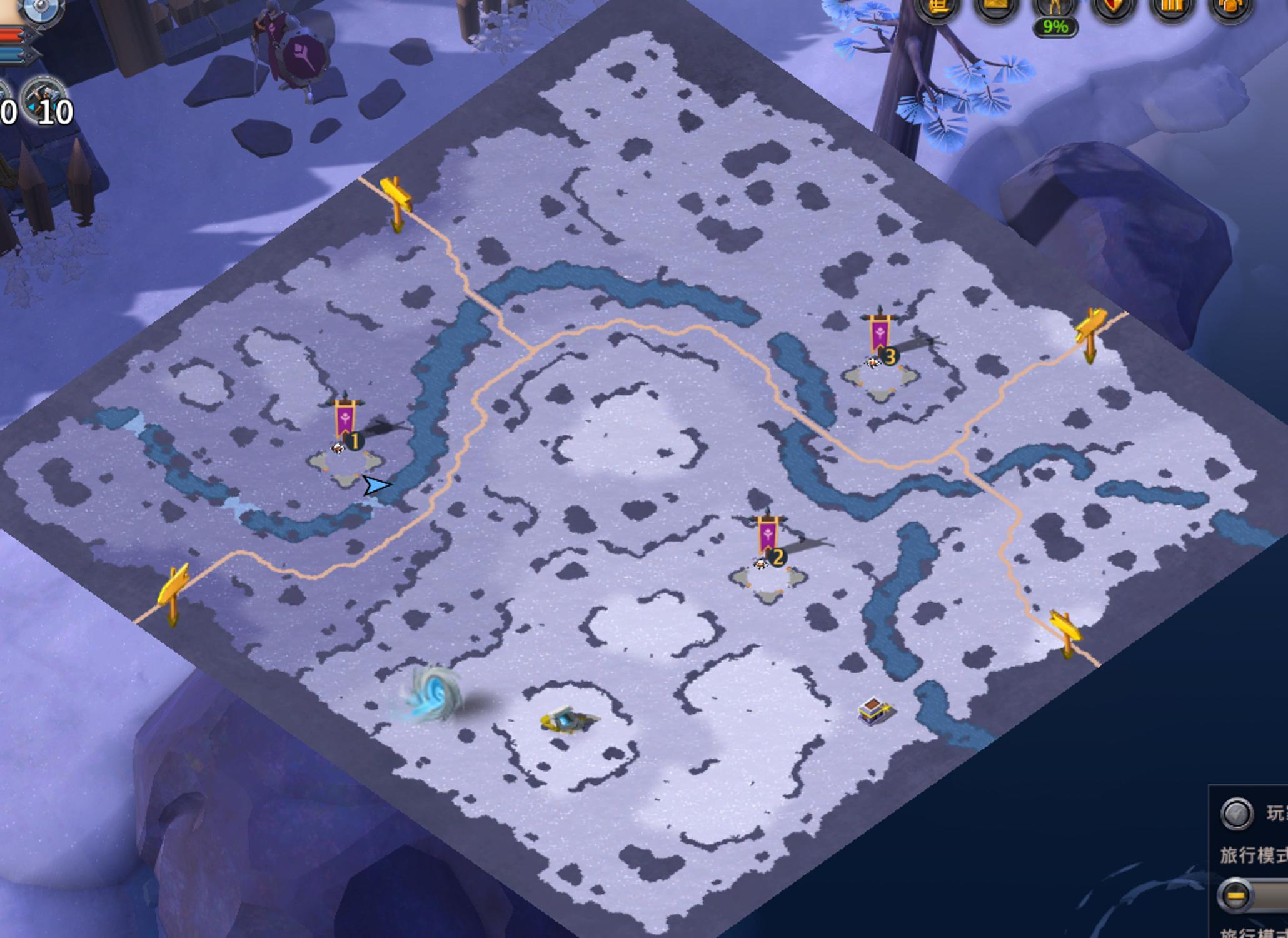The image size is (1288, 938).
Task: Click the purple treasure chest map marker
Action: pos(875,711)
